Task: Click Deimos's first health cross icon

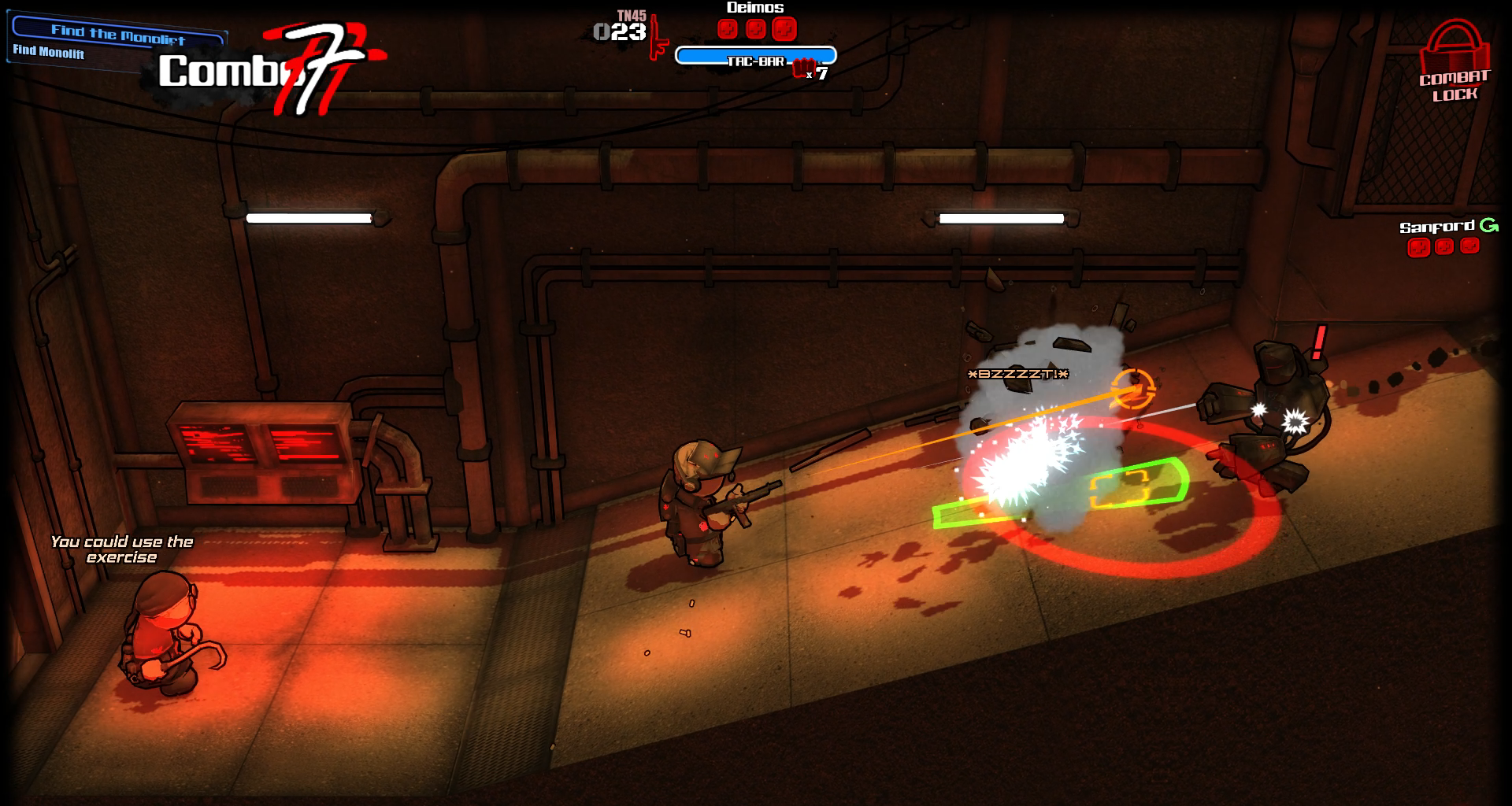Action: point(726,29)
